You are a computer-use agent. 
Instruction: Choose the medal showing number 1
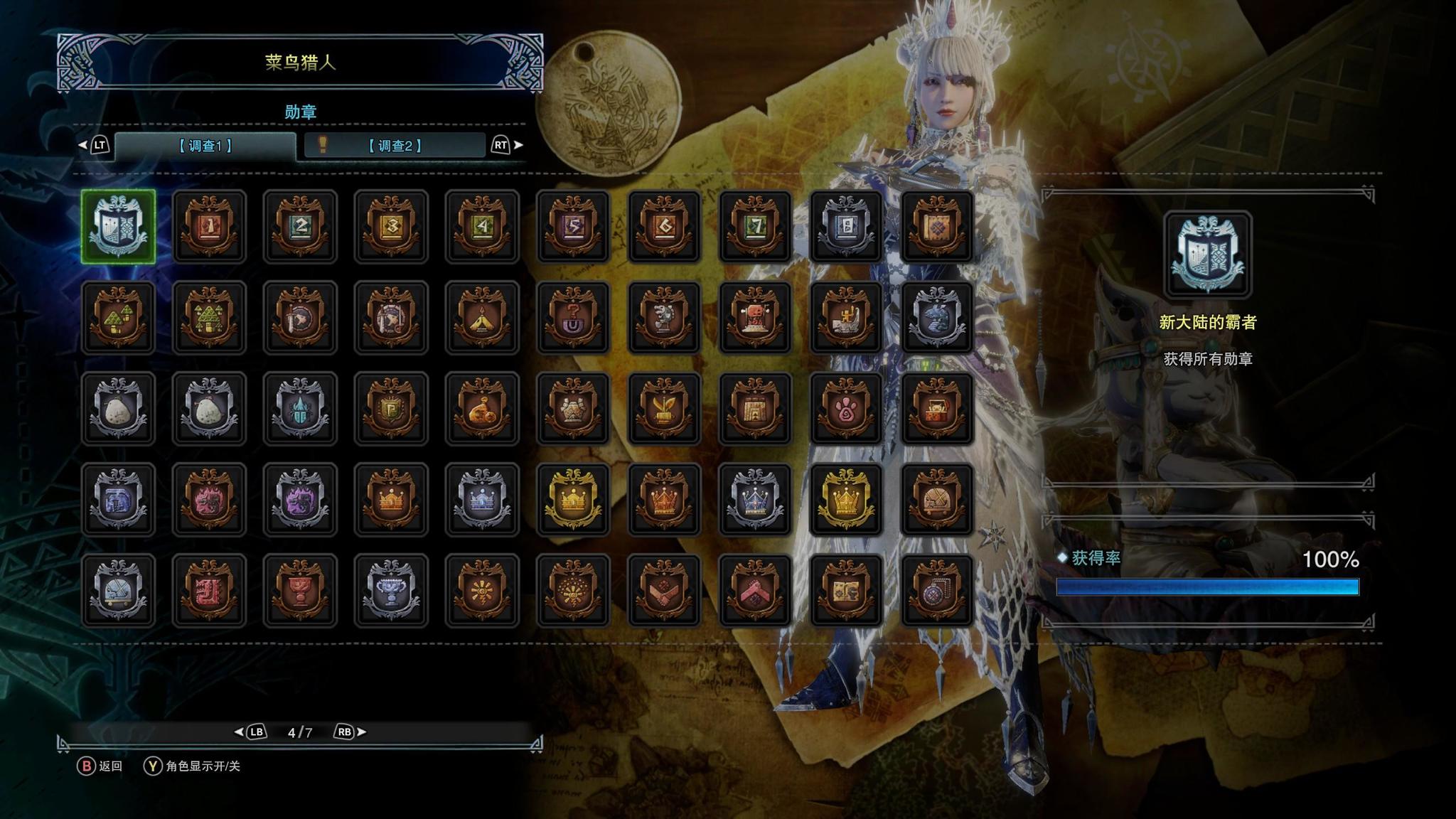click(x=209, y=227)
